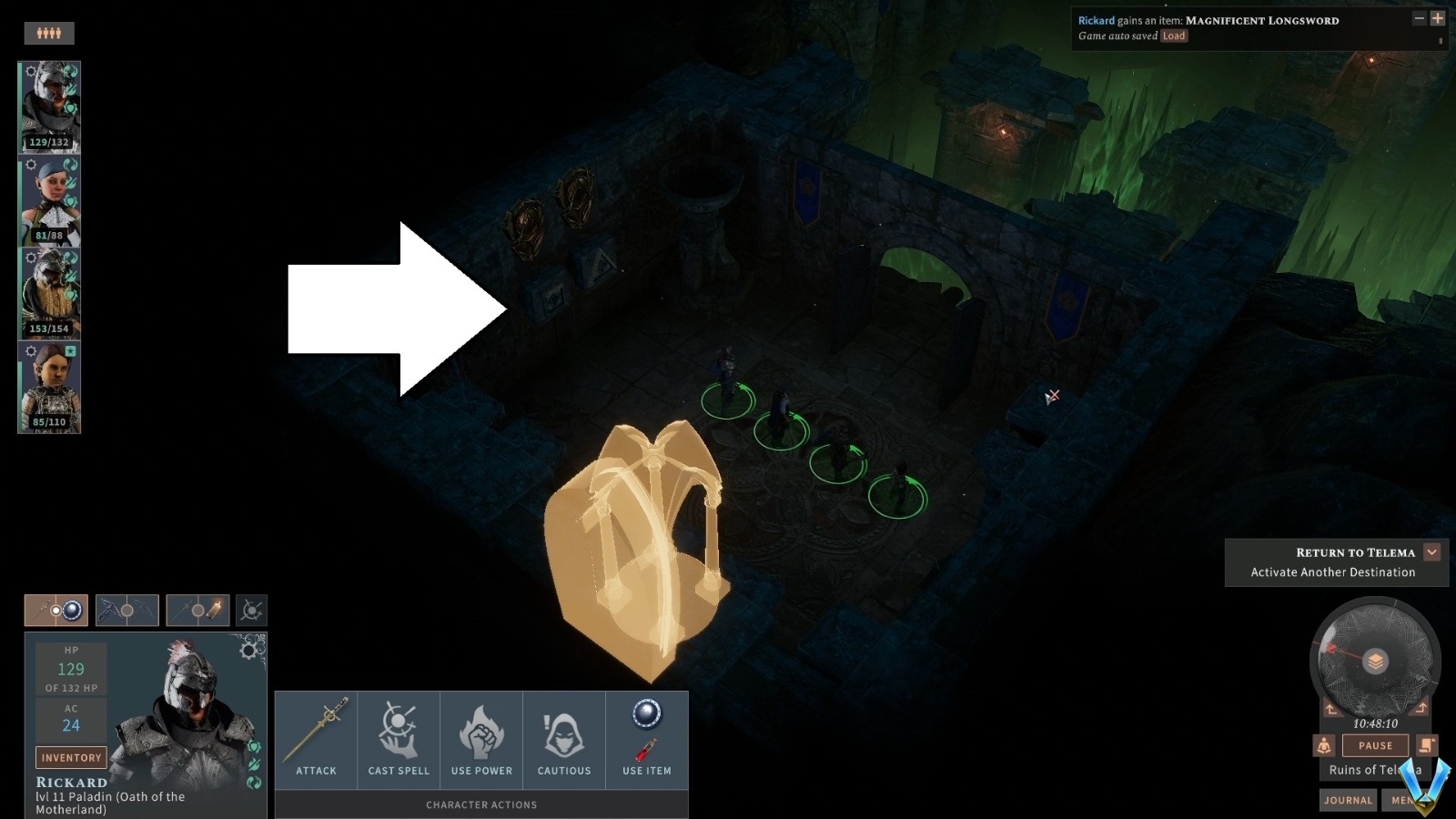This screenshot has width=1456, height=819.
Task: Activate the Use Power icon
Action: [480, 733]
